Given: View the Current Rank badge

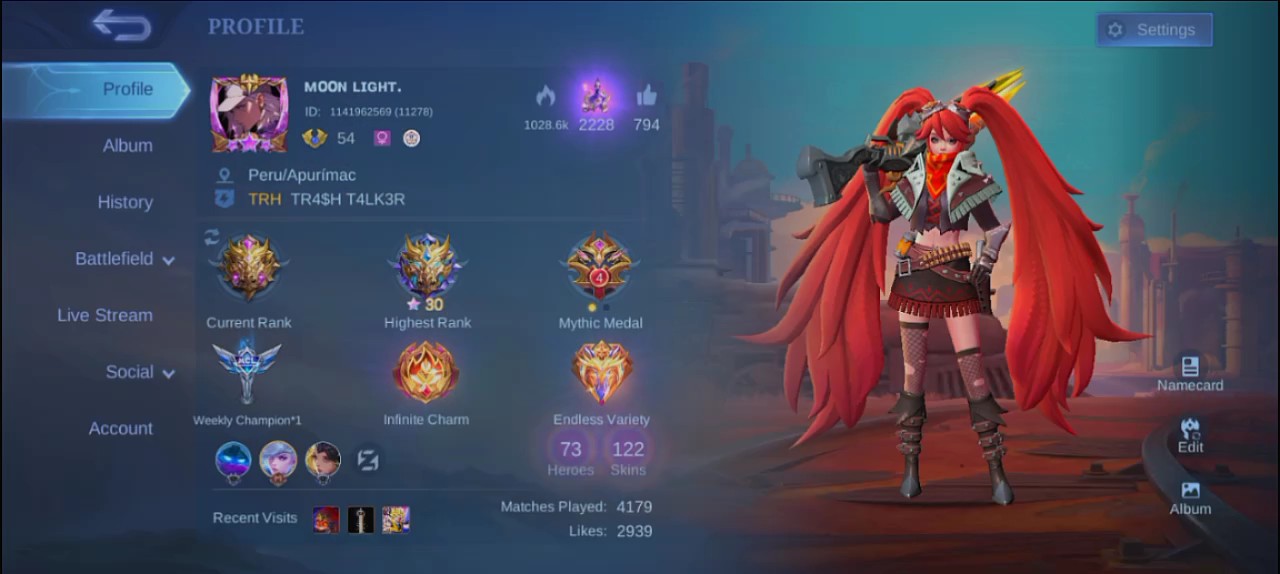Looking at the screenshot, I should (x=248, y=268).
